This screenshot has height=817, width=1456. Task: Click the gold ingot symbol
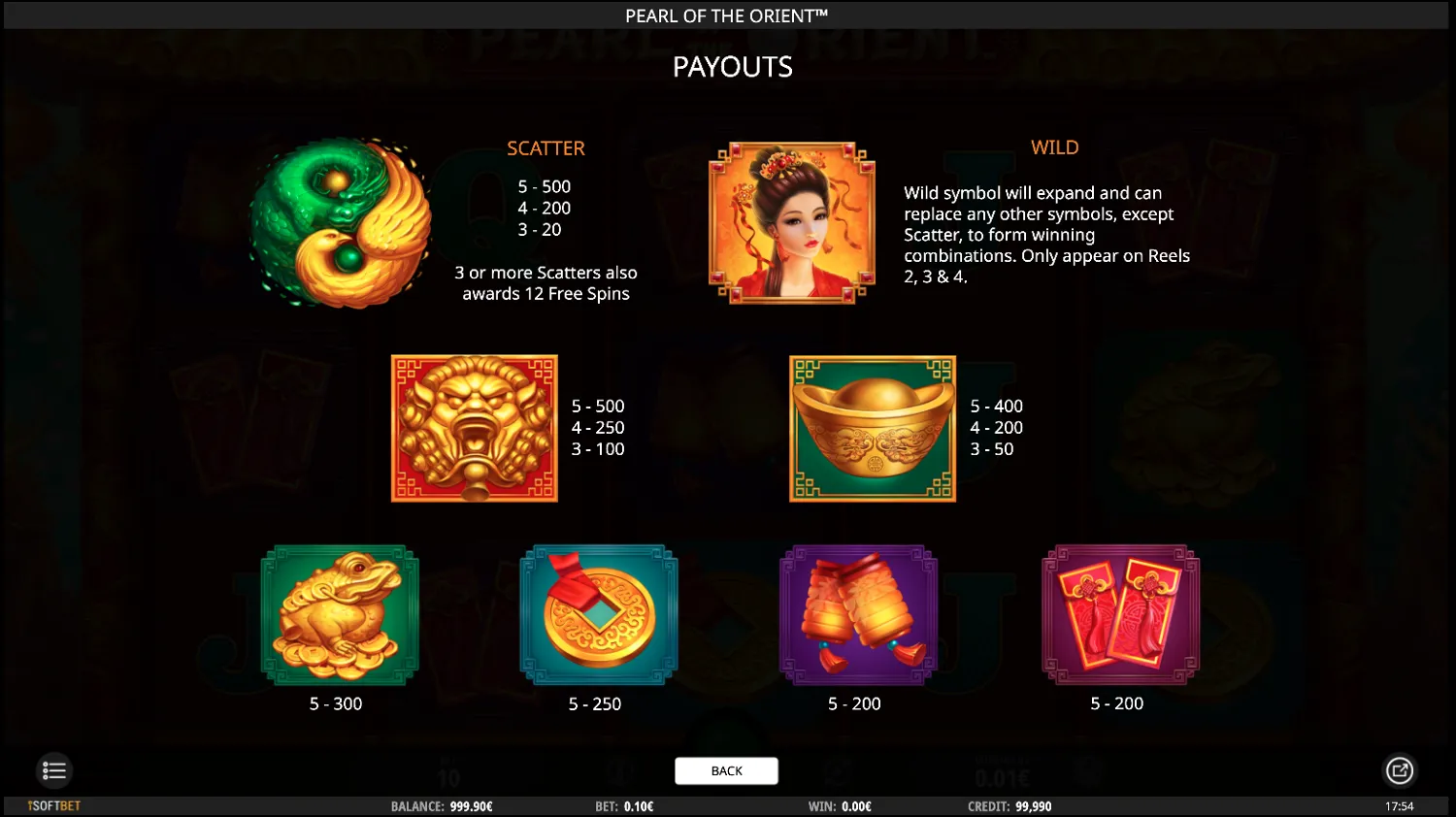click(872, 428)
